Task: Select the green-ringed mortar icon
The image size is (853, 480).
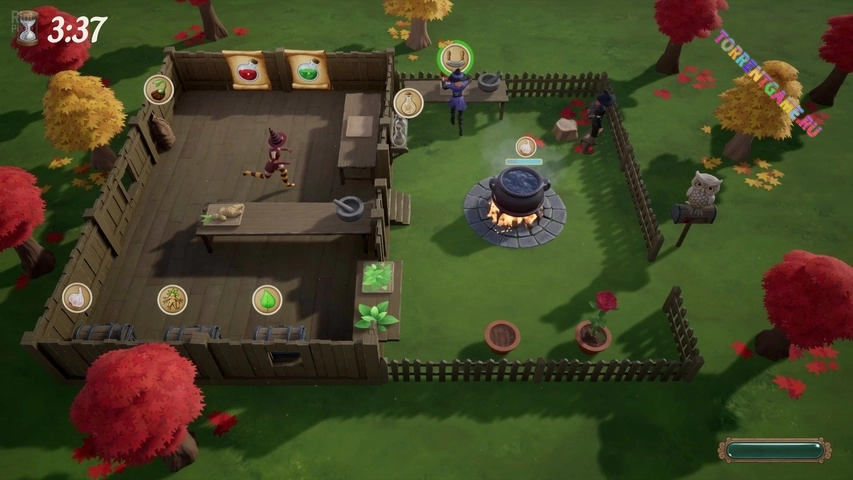Action: click(x=455, y=57)
